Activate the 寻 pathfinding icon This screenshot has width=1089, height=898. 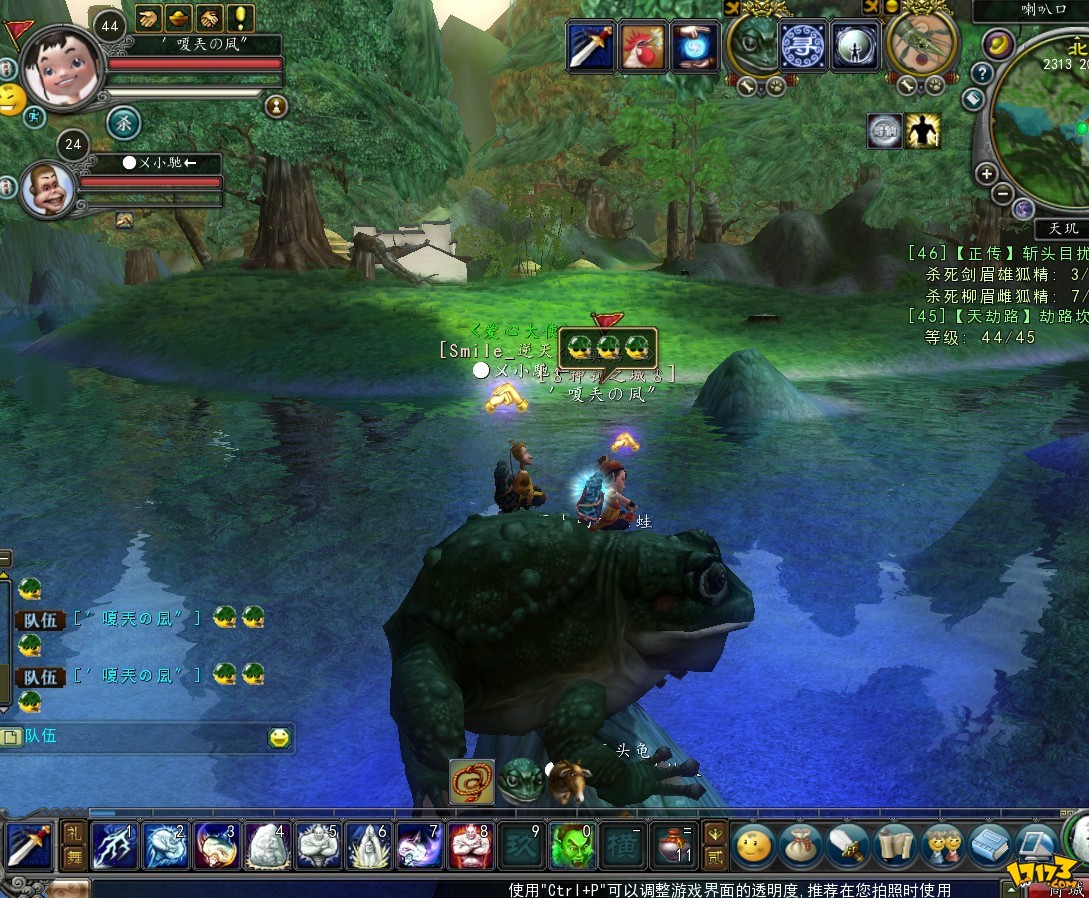(x=802, y=46)
